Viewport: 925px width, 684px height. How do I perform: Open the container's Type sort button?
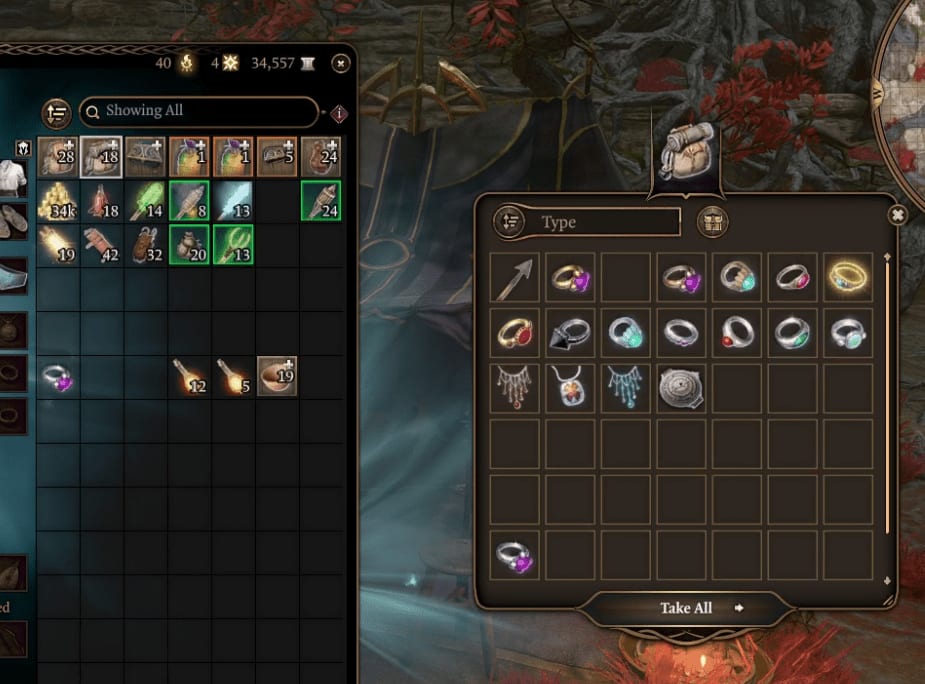pyautogui.click(x=510, y=222)
